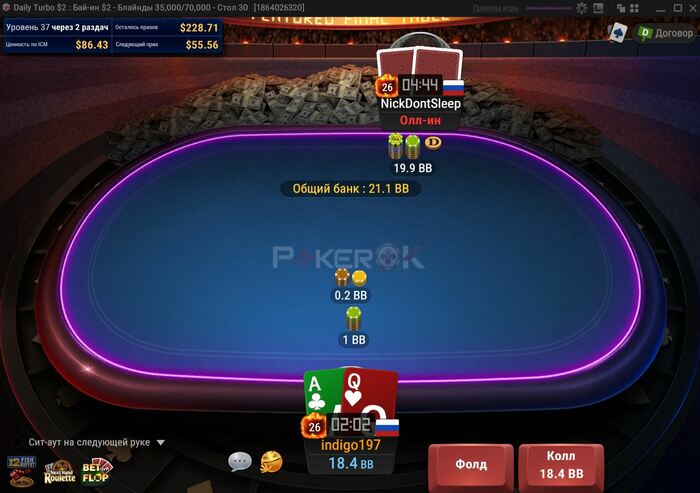Open the Bet on Flop side game

tap(97, 468)
